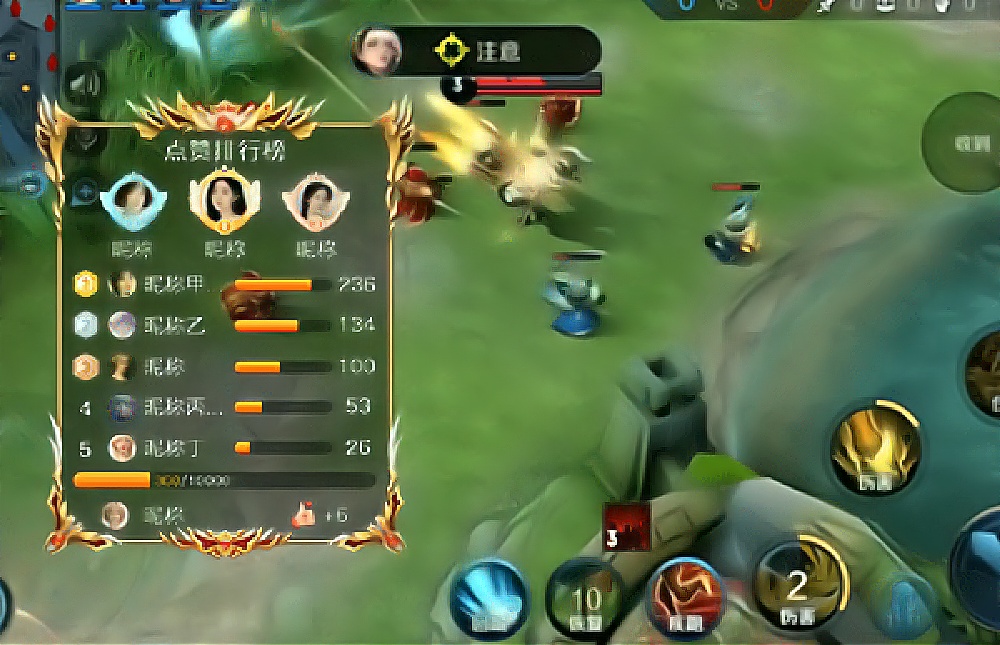Select the second-place row with 134 likes
The image size is (1000, 645).
point(225,325)
